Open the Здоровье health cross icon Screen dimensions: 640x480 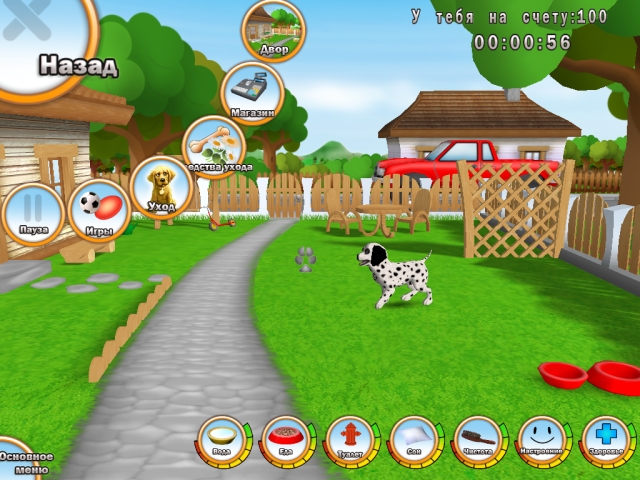pyautogui.click(x=606, y=440)
